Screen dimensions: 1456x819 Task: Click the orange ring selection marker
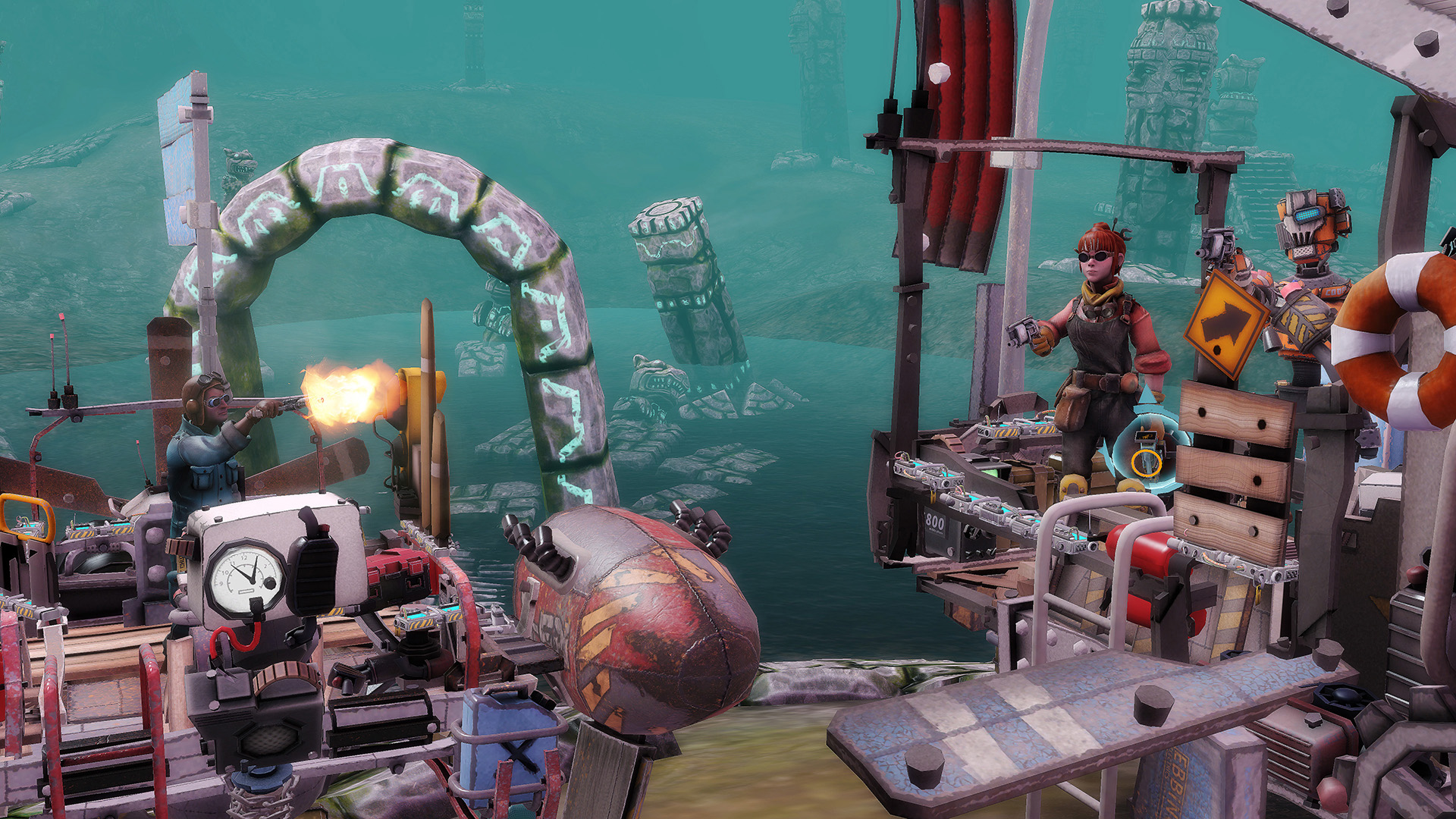click(1146, 462)
